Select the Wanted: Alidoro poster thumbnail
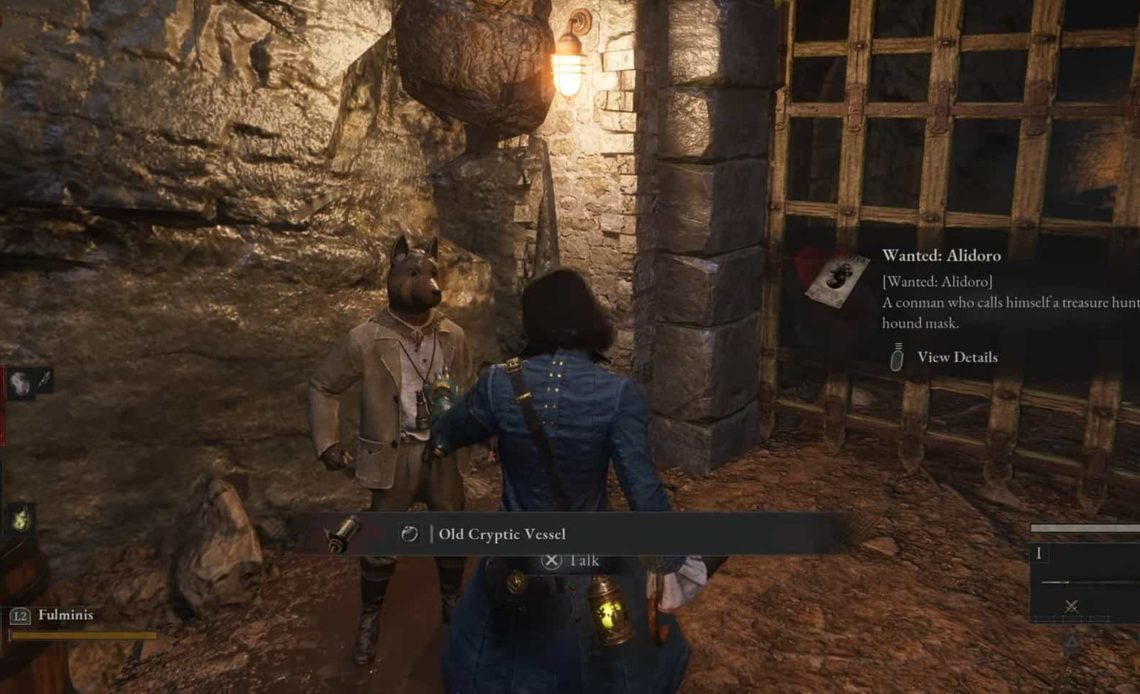This screenshot has height=694, width=1140. (836, 280)
